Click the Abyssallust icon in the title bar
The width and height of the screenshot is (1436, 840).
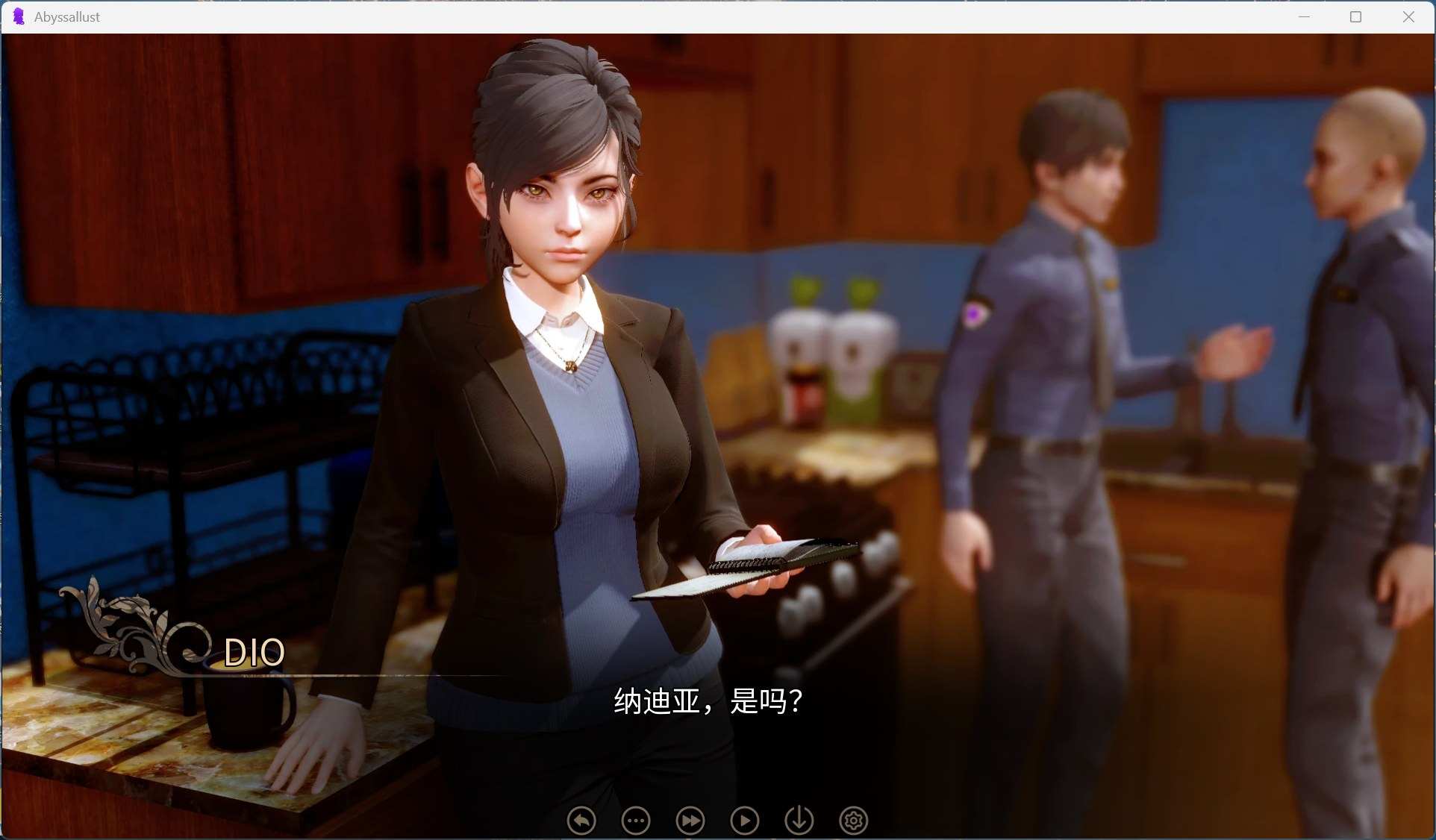(x=19, y=16)
